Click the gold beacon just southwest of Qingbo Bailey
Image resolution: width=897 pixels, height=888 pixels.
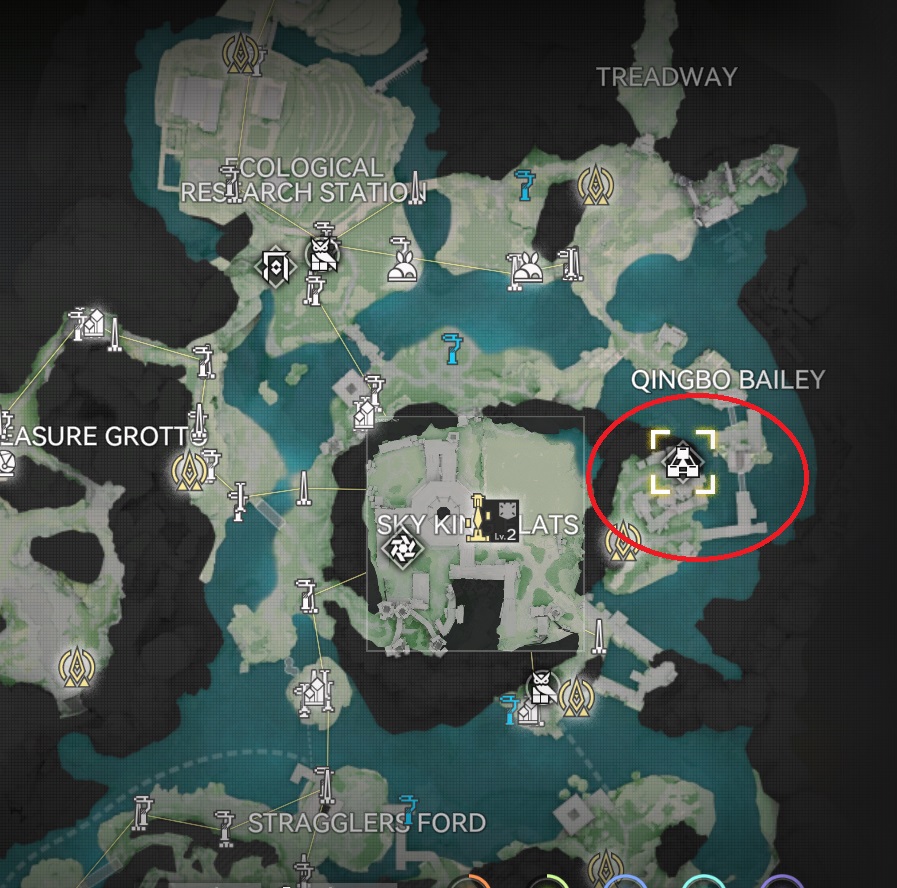(x=625, y=540)
